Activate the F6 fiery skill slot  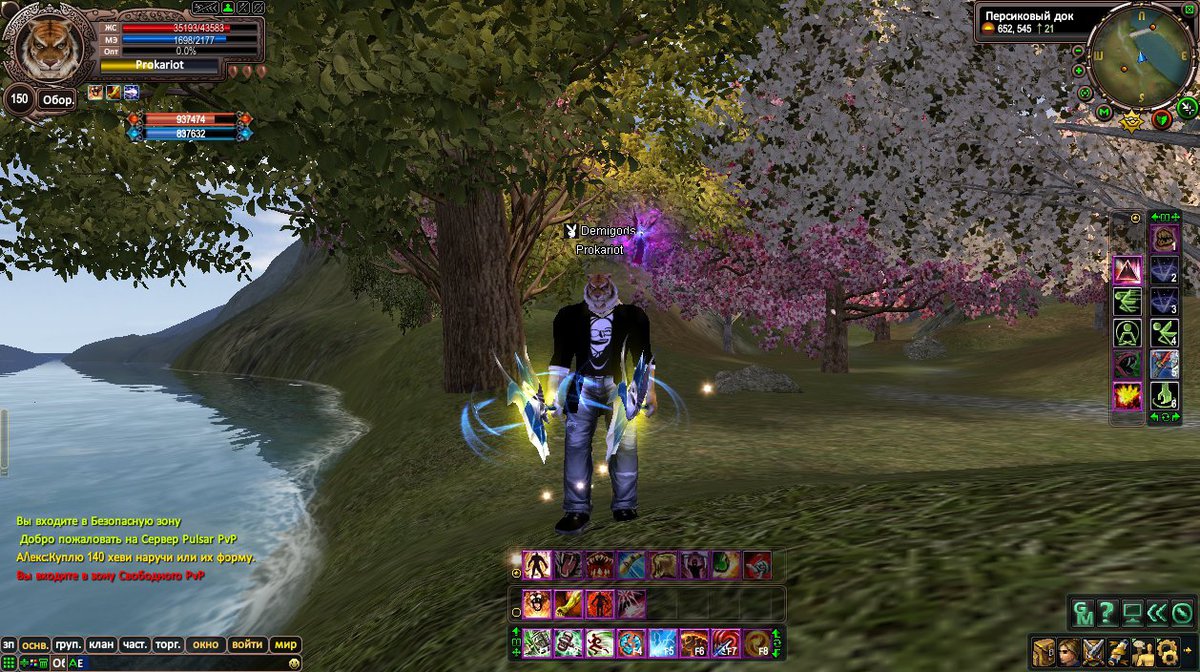coord(694,642)
